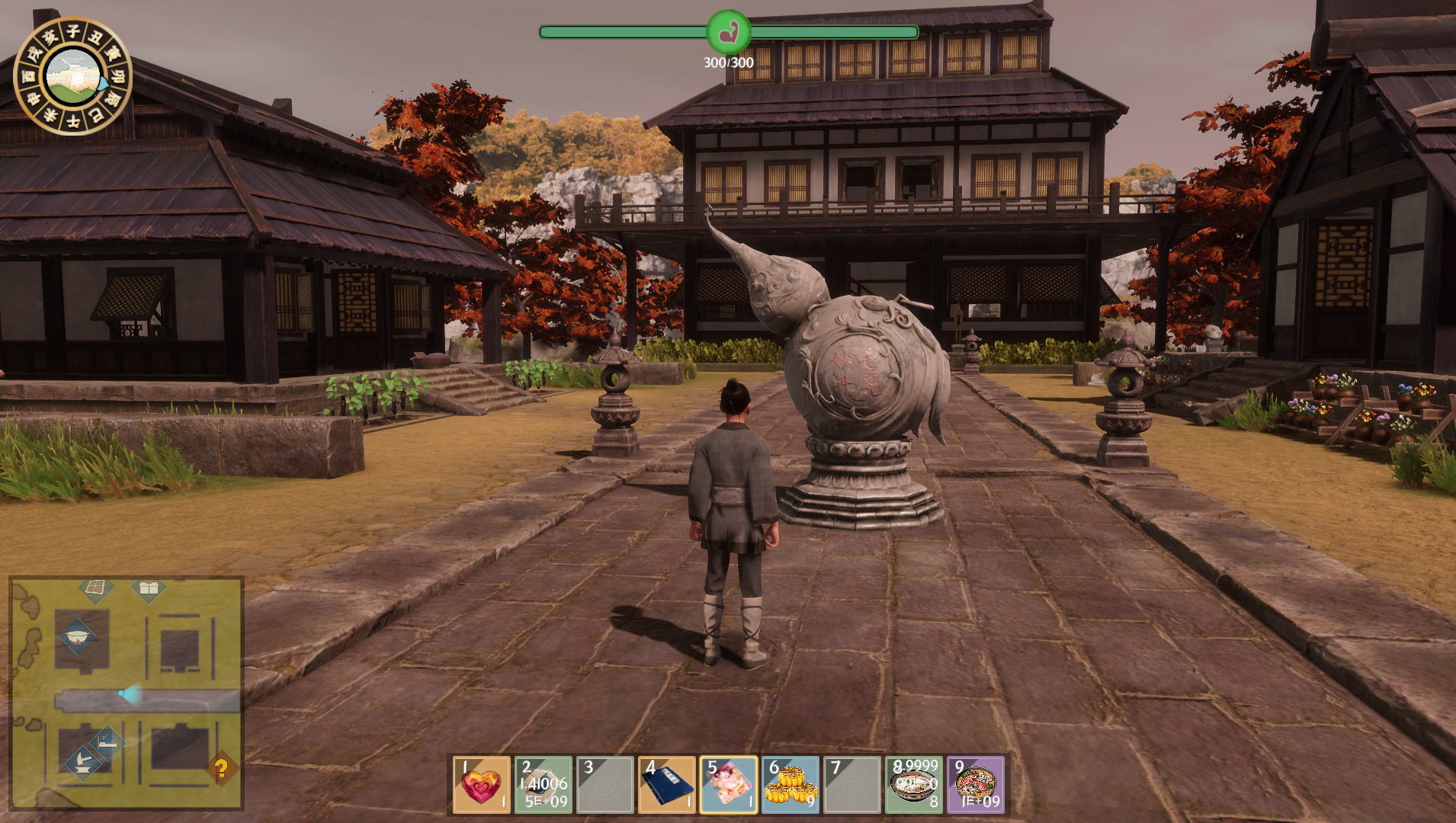This screenshot has width=1456, height=823.
Task: Select the soup bowl in slot 8
Action: click(913, 785)
